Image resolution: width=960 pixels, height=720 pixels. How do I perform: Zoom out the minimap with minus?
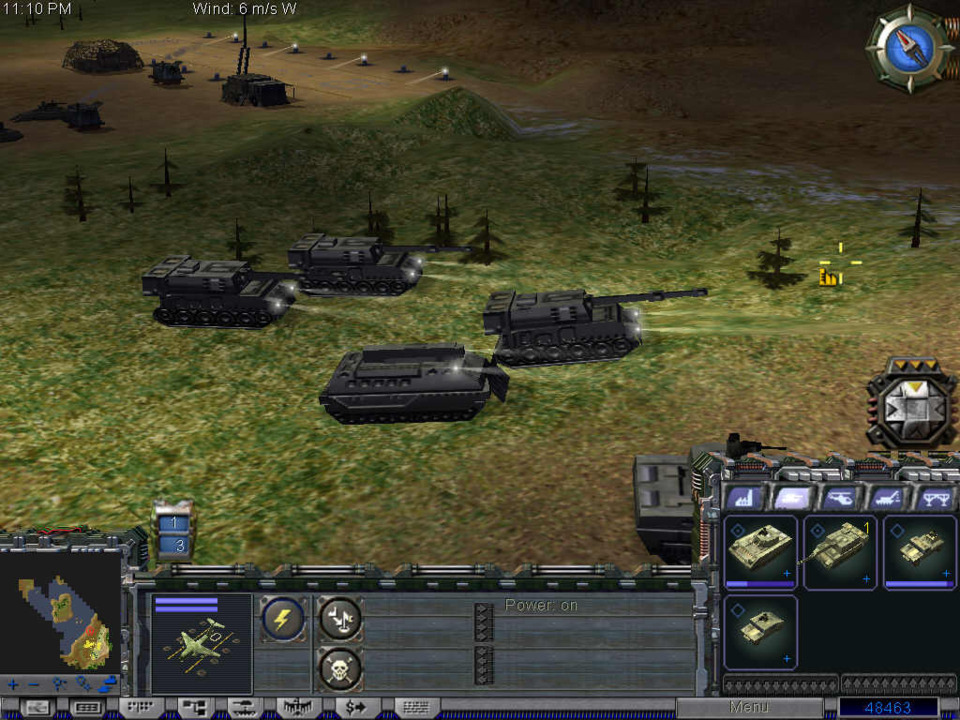point(35,686)
